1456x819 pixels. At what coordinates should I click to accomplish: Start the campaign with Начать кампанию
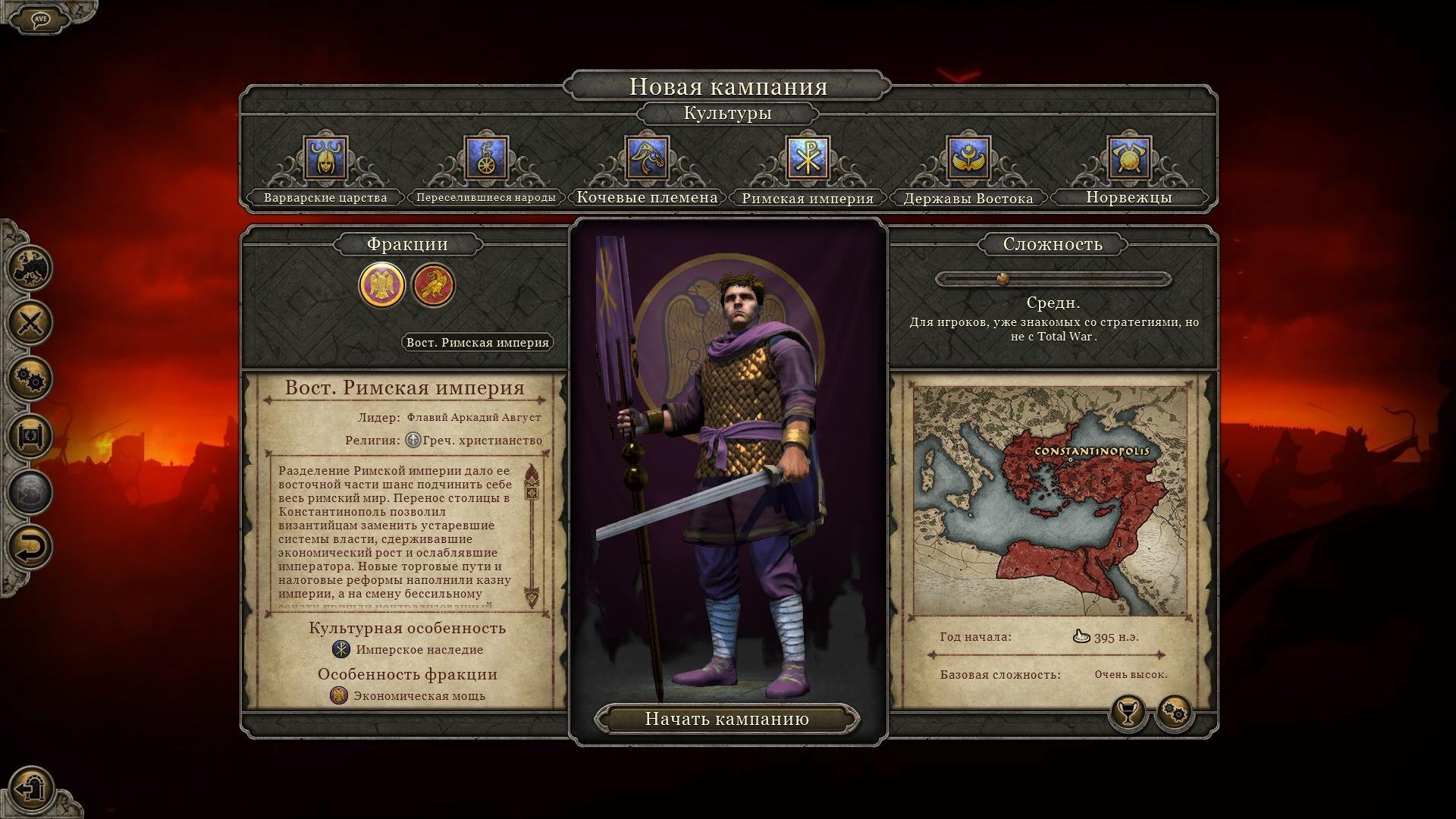coord(726,719)
